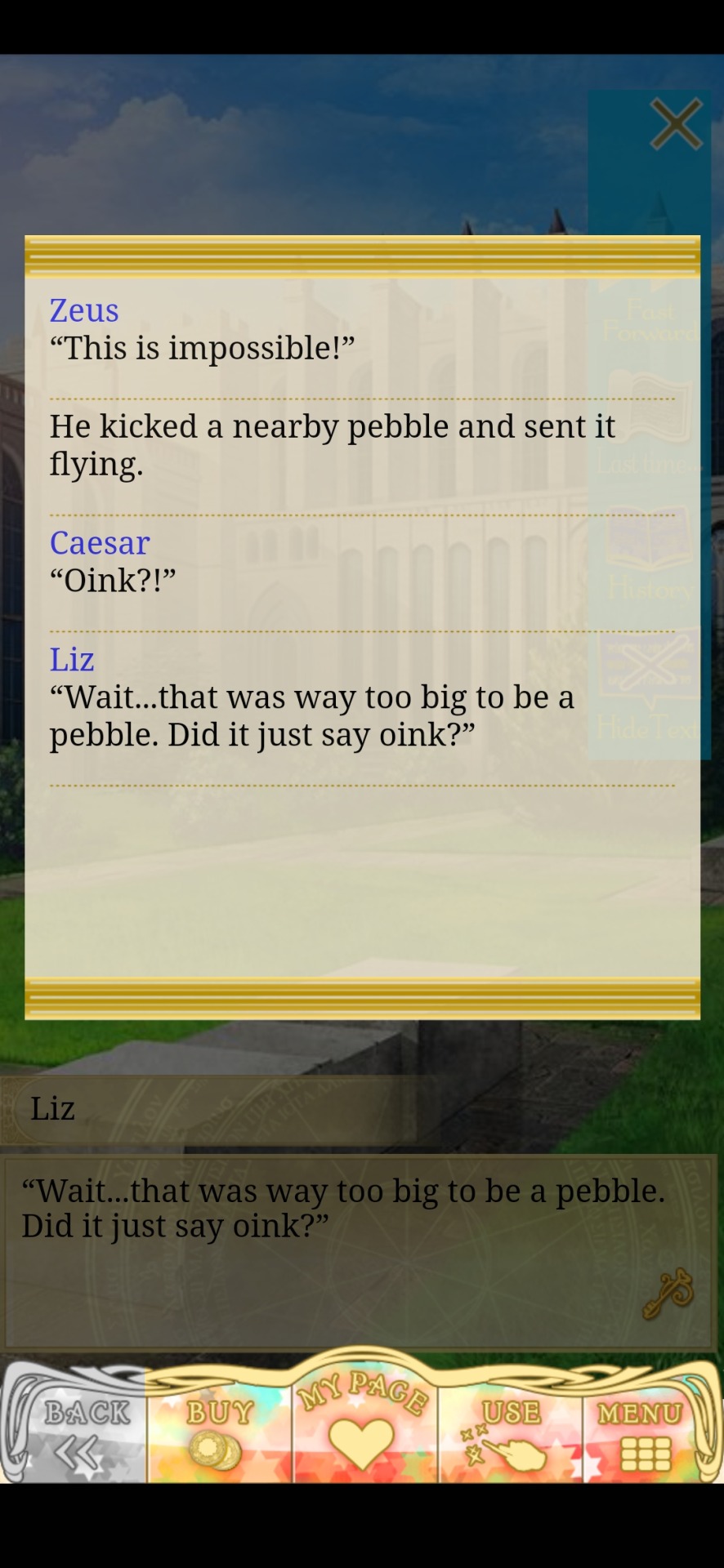Open the BUY coin shop

[x=218, y=1435]
